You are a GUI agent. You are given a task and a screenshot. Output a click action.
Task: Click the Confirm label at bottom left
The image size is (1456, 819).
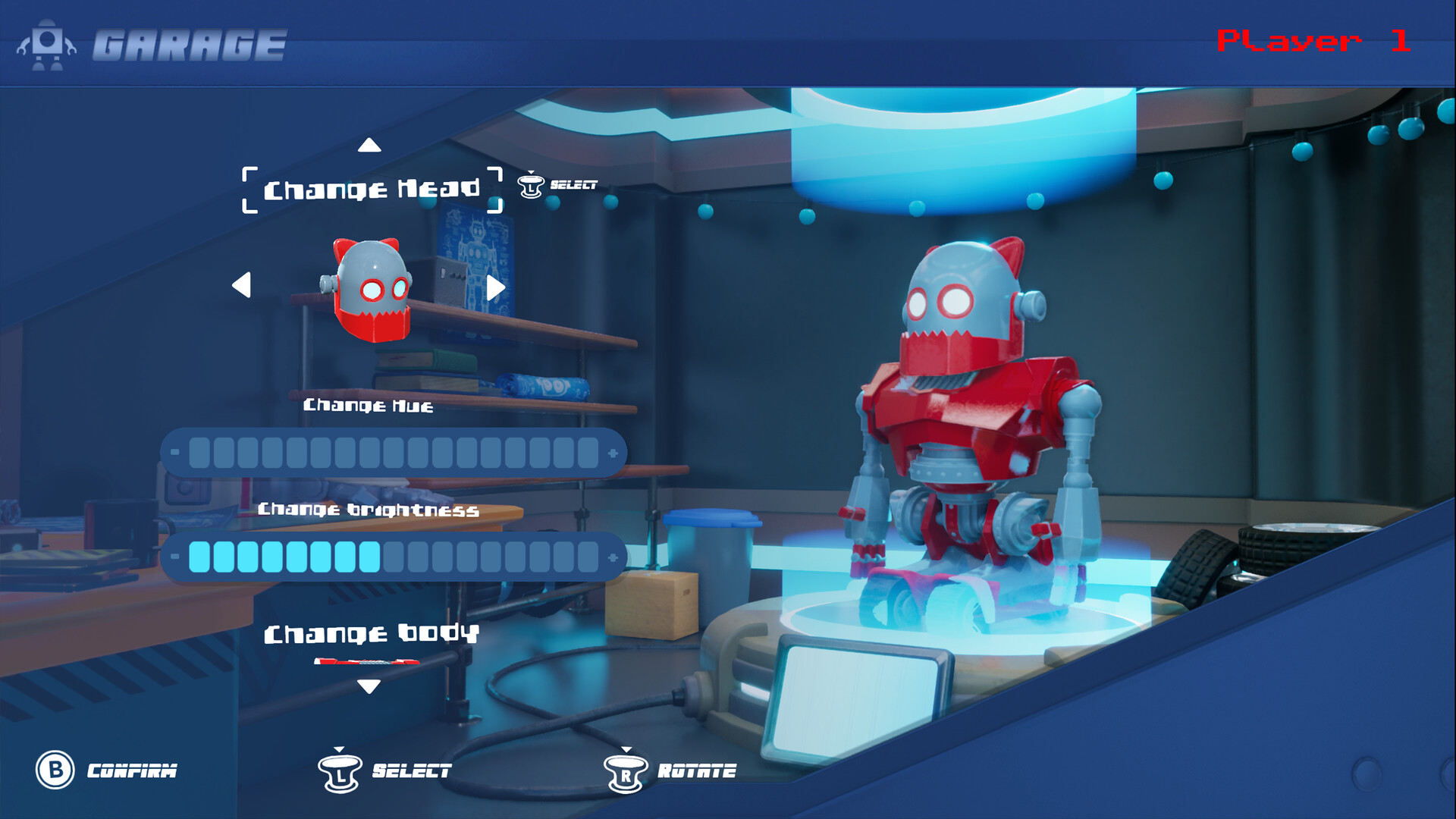132,771
